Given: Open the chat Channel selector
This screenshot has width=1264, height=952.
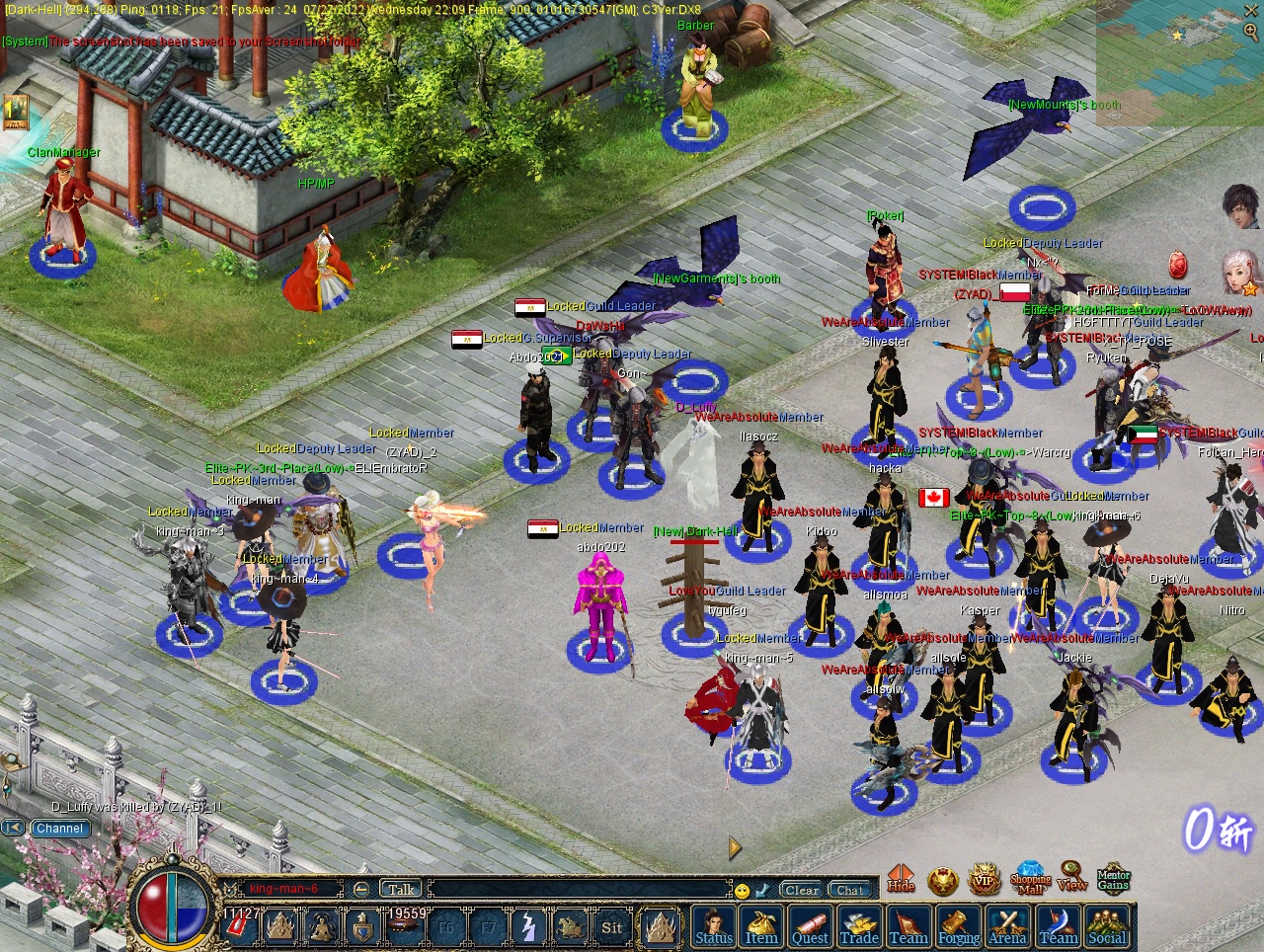Looking at the screenshot, I should (x=59, y=829).
